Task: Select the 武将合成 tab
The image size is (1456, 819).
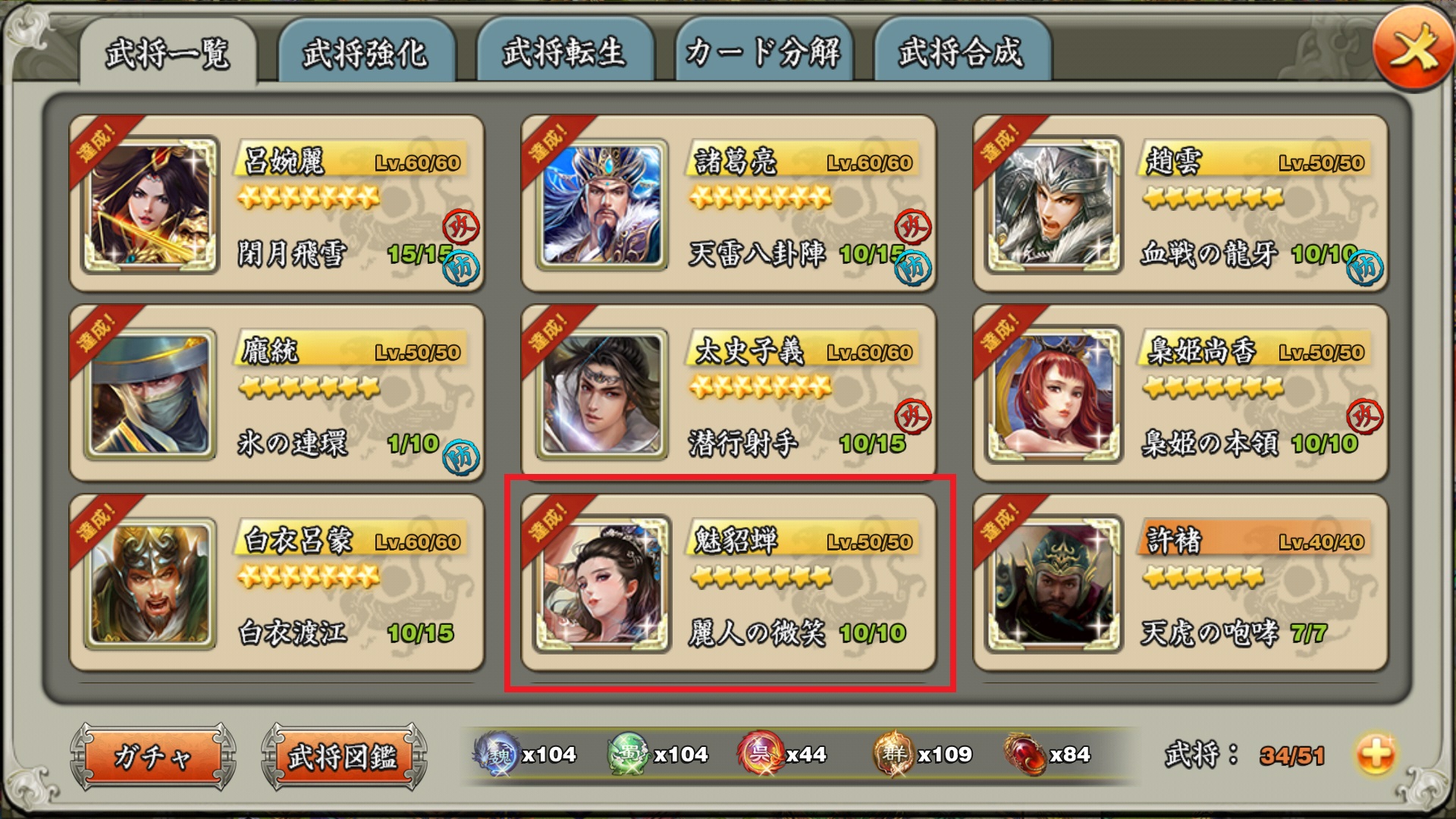Action: pyautogui.click(x=962, y=53)
